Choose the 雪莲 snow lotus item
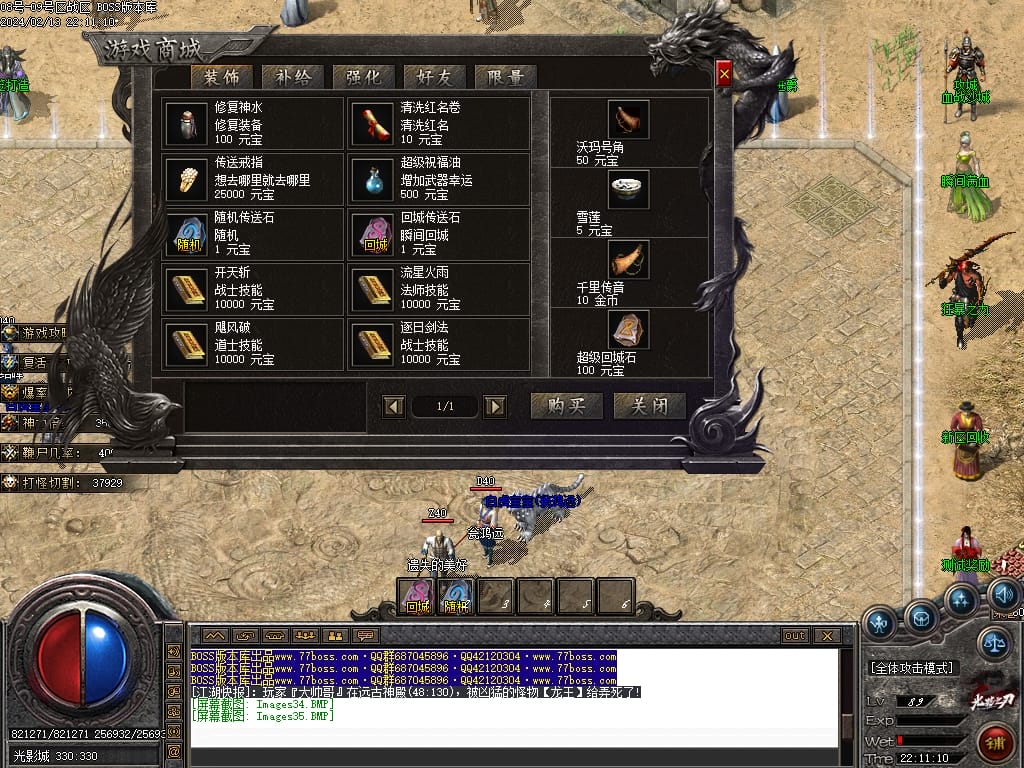Image resolution: width=1024 pixels, height=768 pixels. (628, 190)
